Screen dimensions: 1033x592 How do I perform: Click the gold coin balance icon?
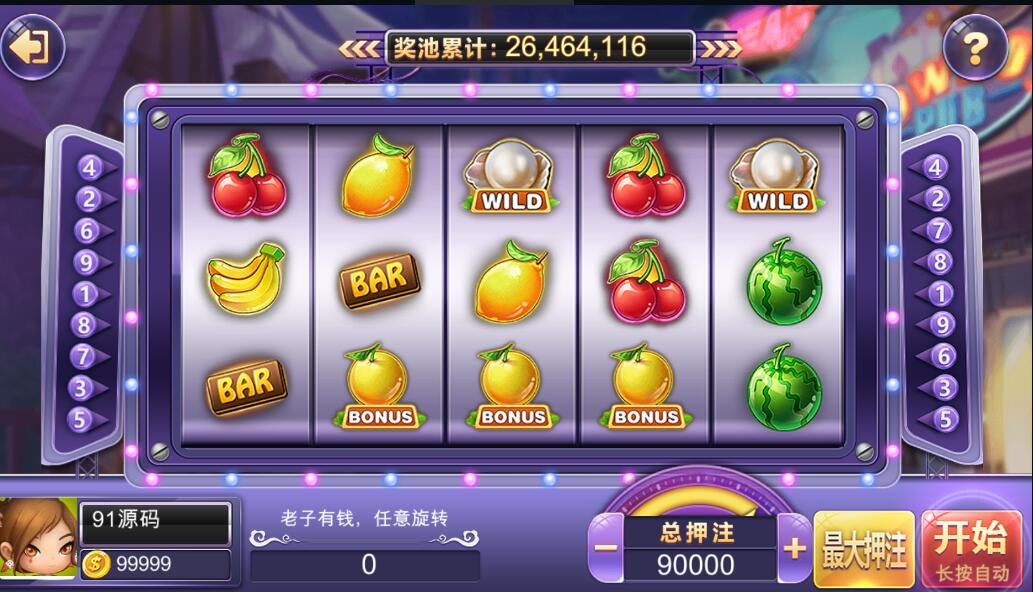[95, 564]
